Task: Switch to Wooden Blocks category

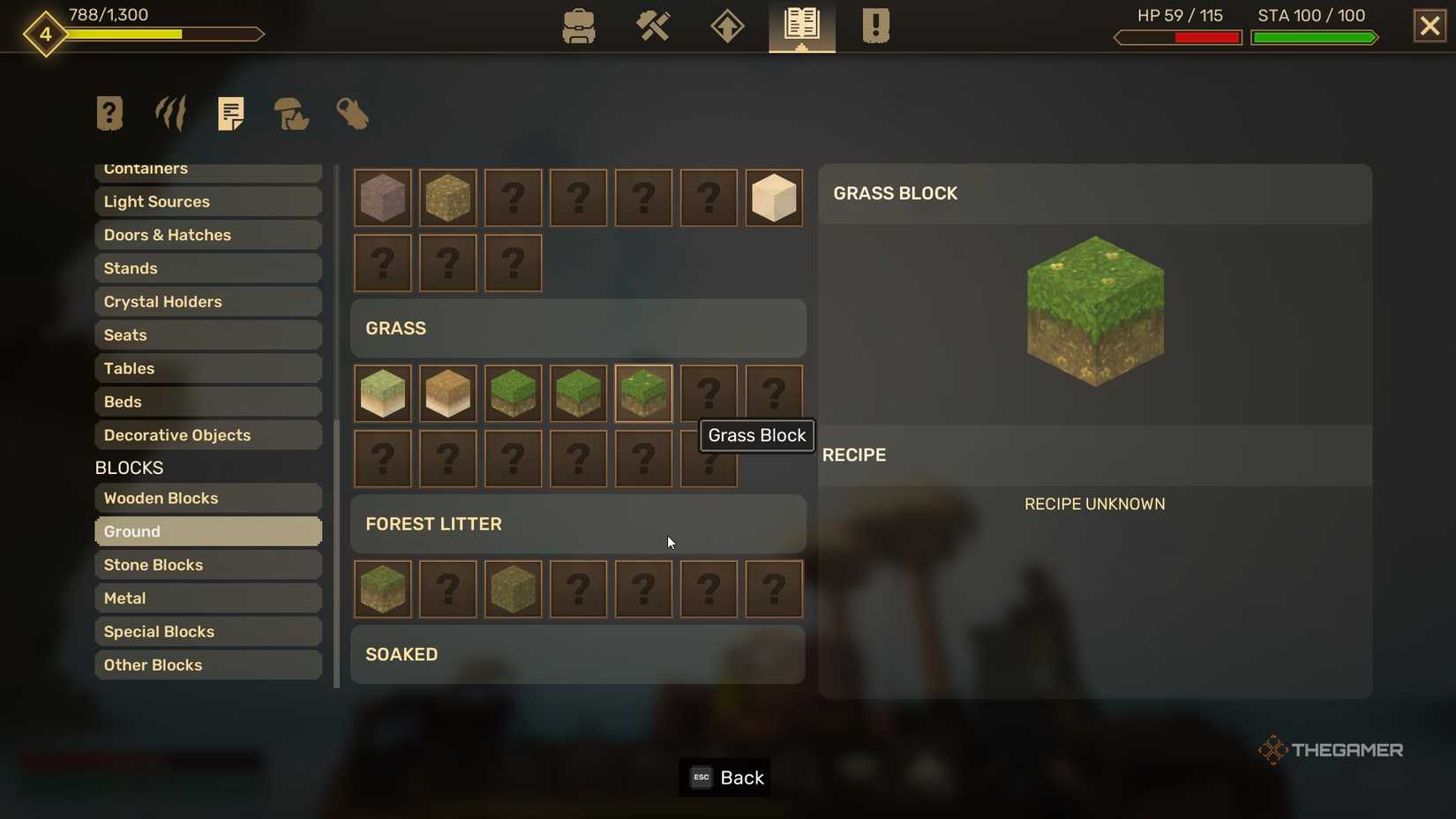Action: point(208,498)
